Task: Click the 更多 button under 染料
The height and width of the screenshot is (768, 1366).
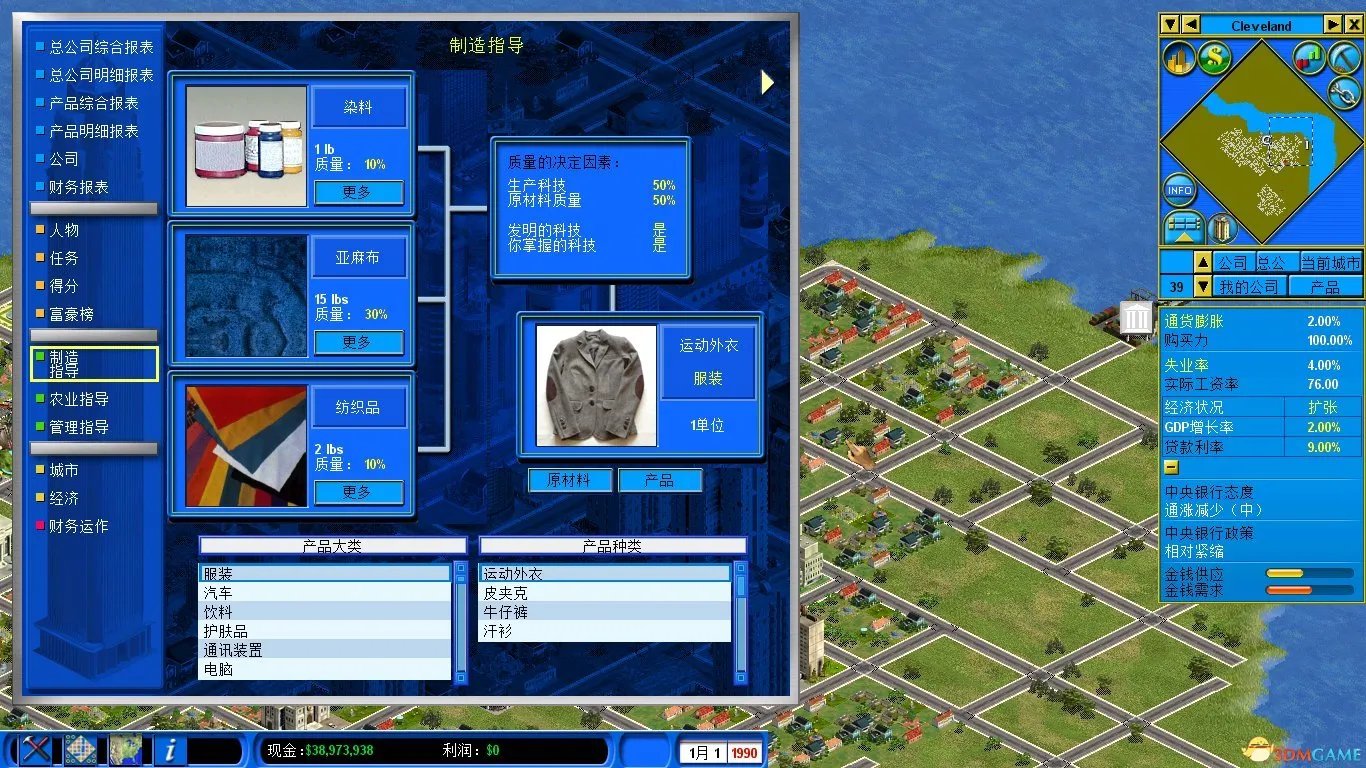Action: (x=358, y=192)
